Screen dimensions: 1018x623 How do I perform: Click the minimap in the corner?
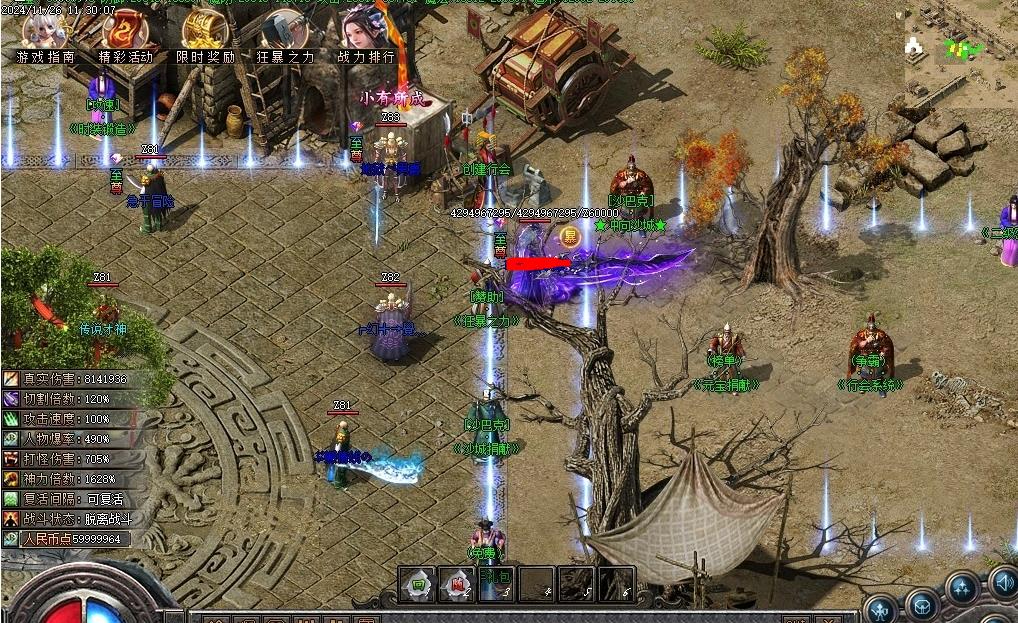coord(961,50)
